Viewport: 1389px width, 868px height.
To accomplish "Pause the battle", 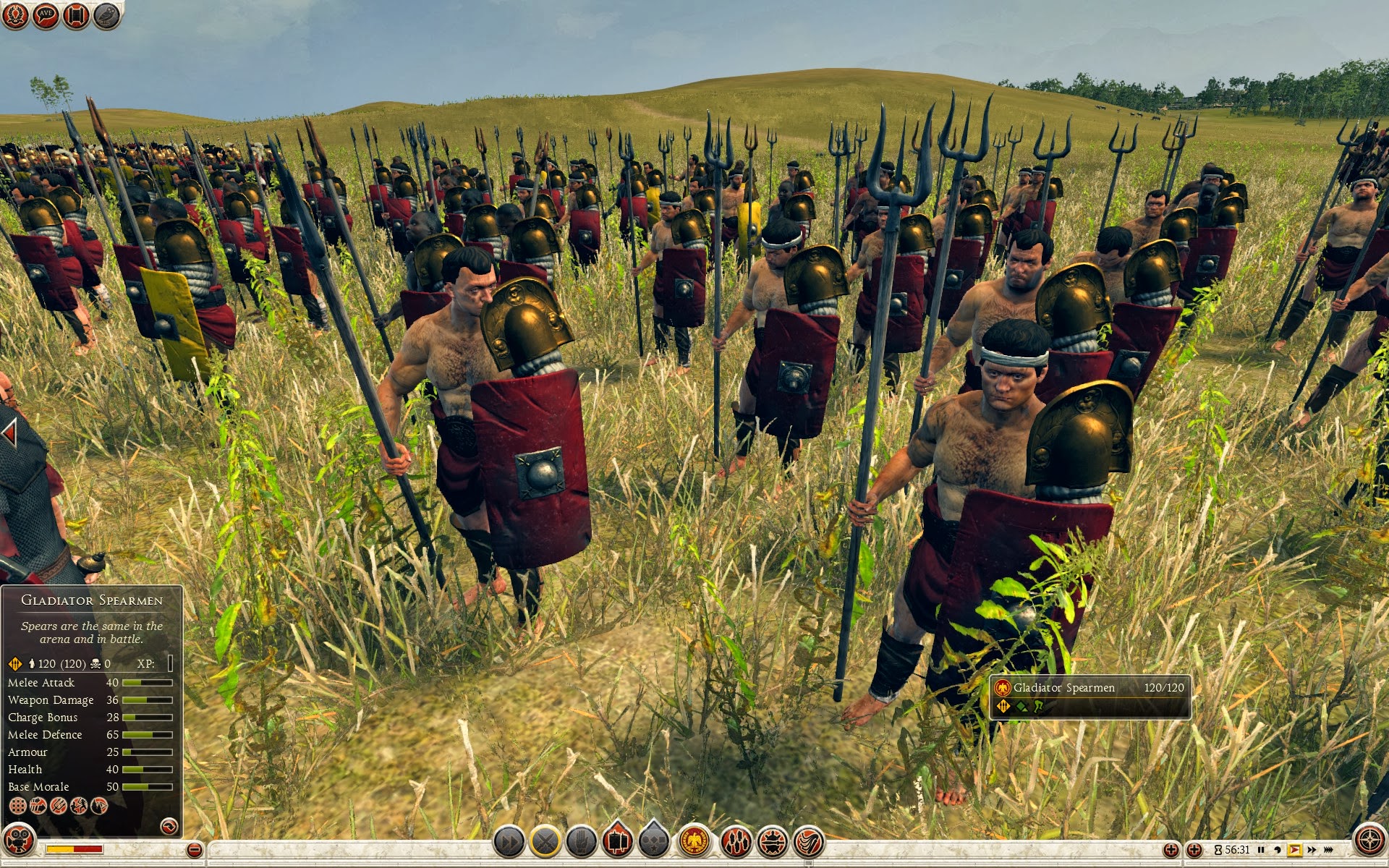I will pos(1261,849).
